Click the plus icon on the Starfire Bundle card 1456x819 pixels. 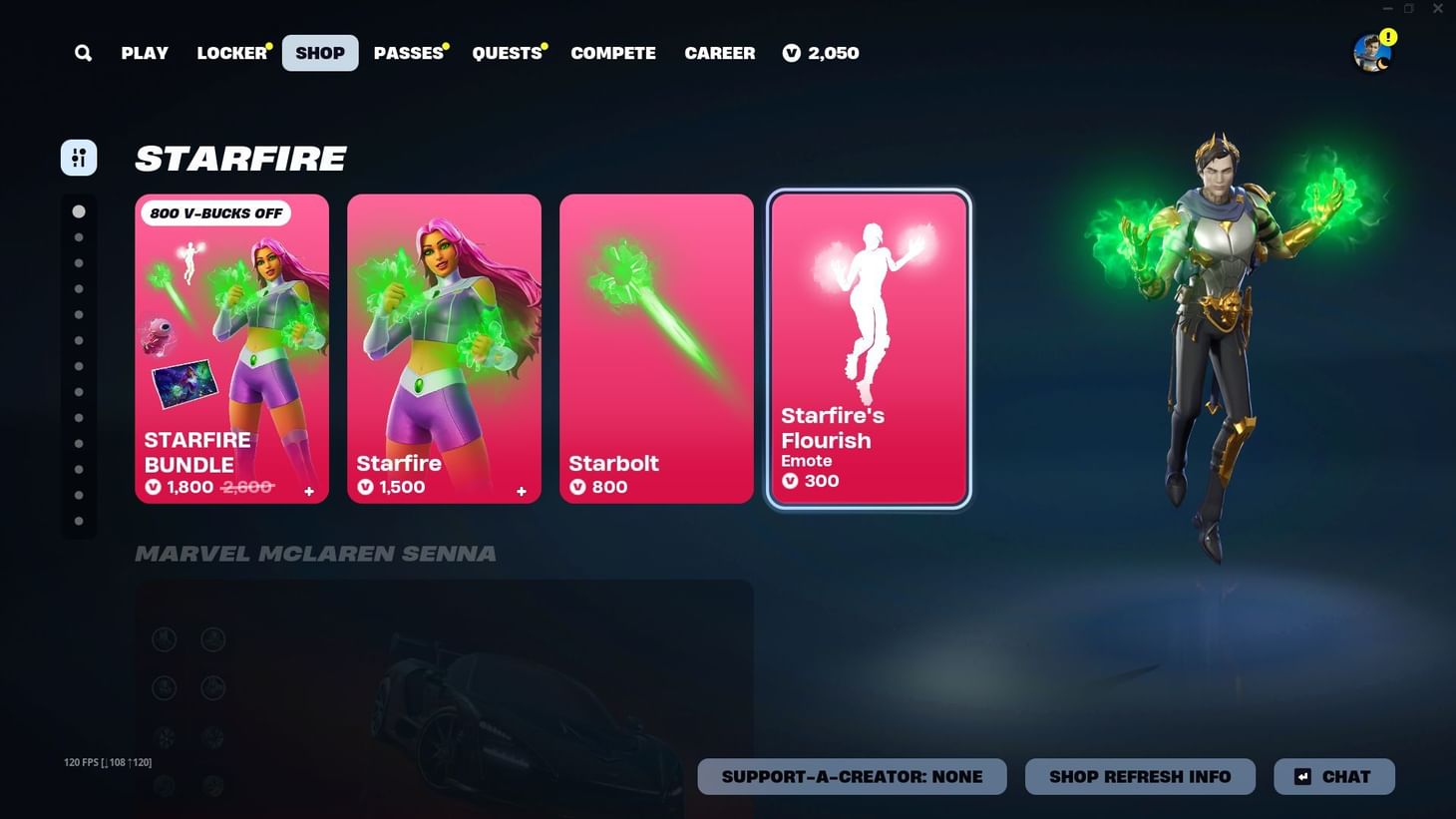(x=309, y=491)
